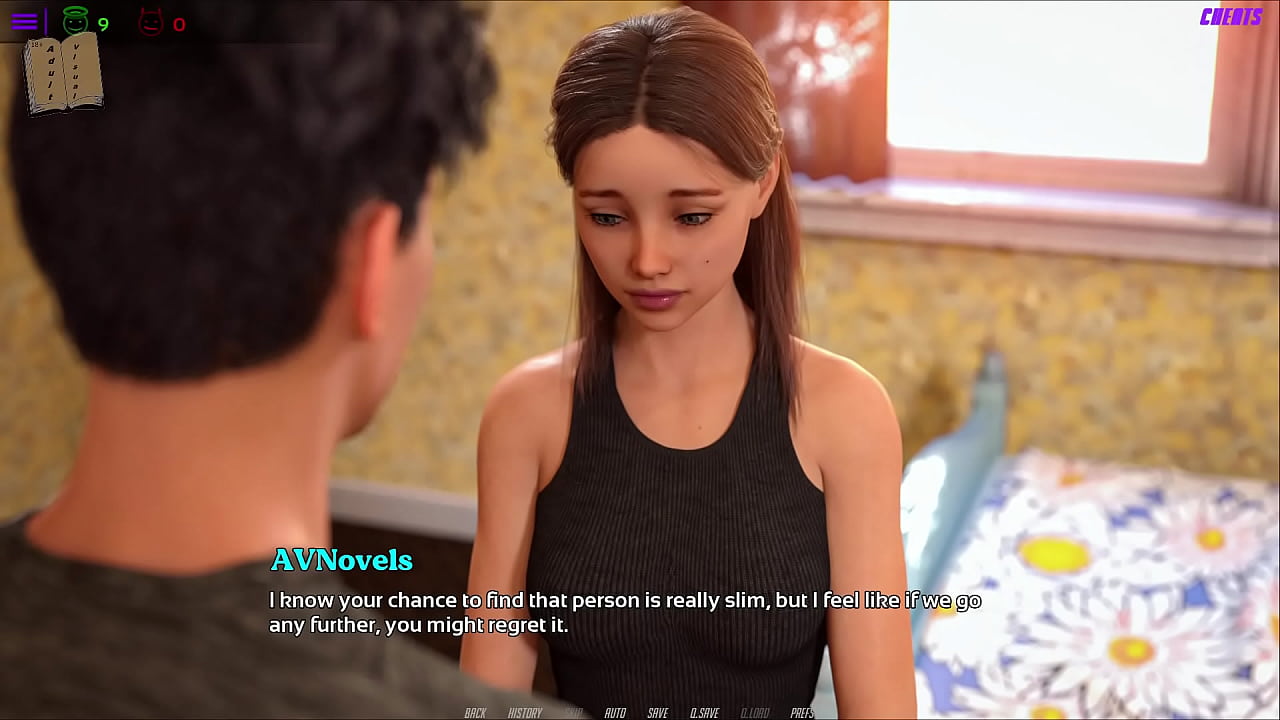The width and height of the screenshot is (1280, 720).
Task: Quick load with Q.Load
Action: click(x=754, y=712)
